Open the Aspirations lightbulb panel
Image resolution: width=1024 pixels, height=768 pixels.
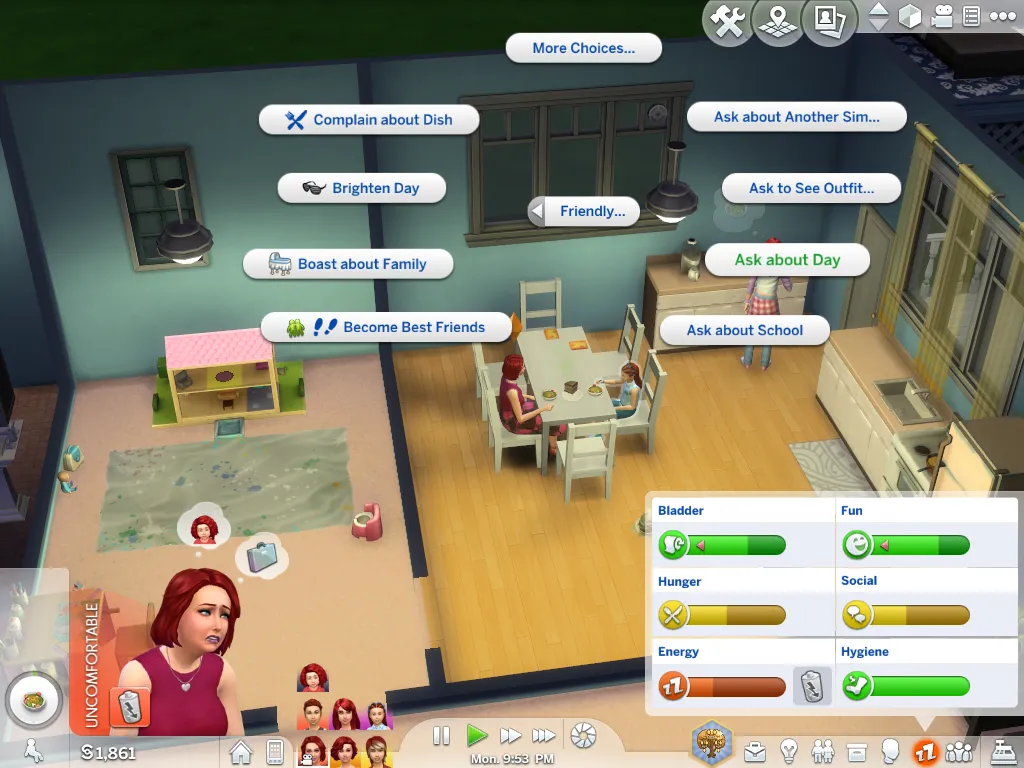[789, 750]
